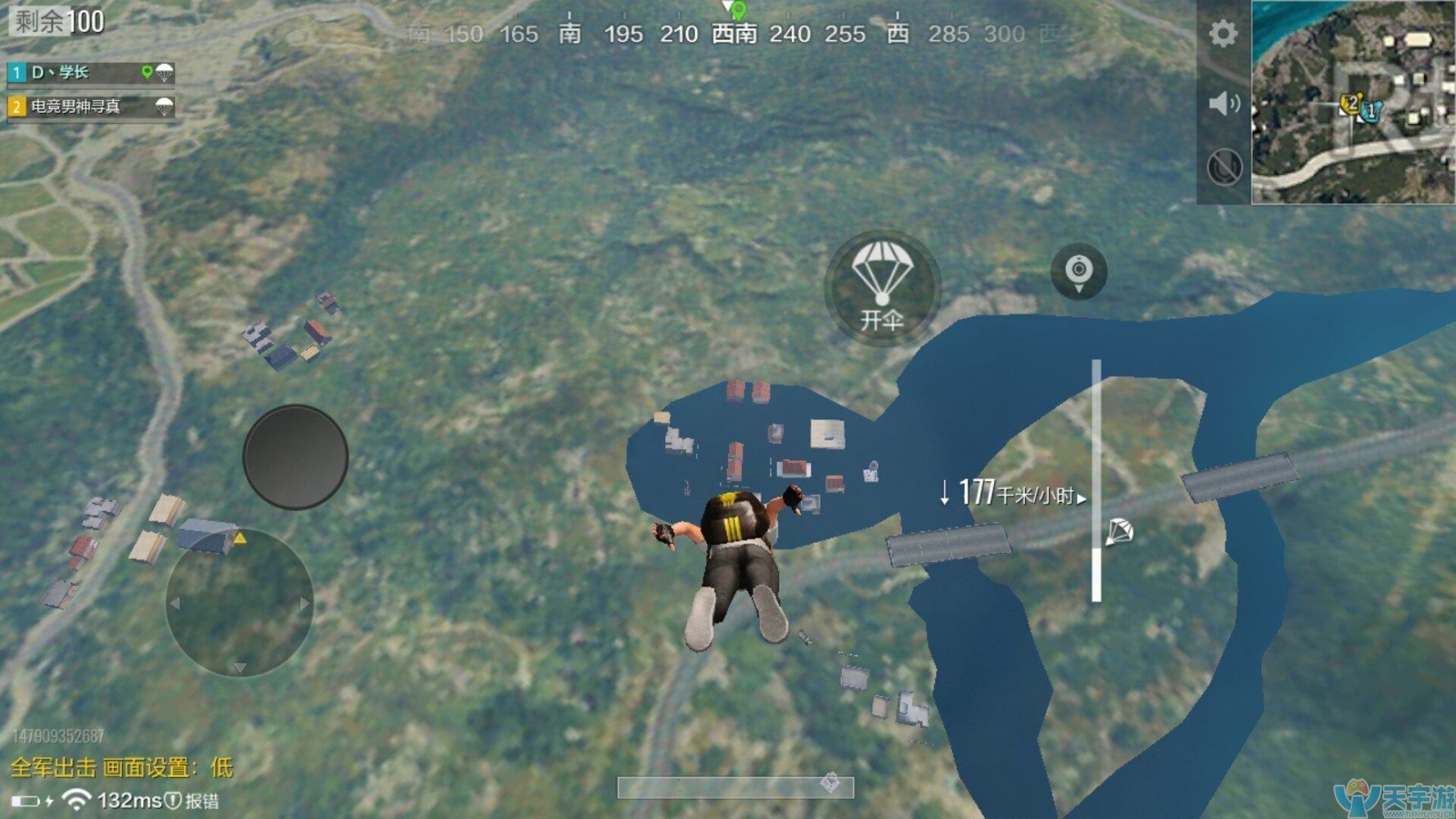Open the minimap
Image resolution: width=1456 pixels, height=819 pixels.
(x=1352, y=102)
